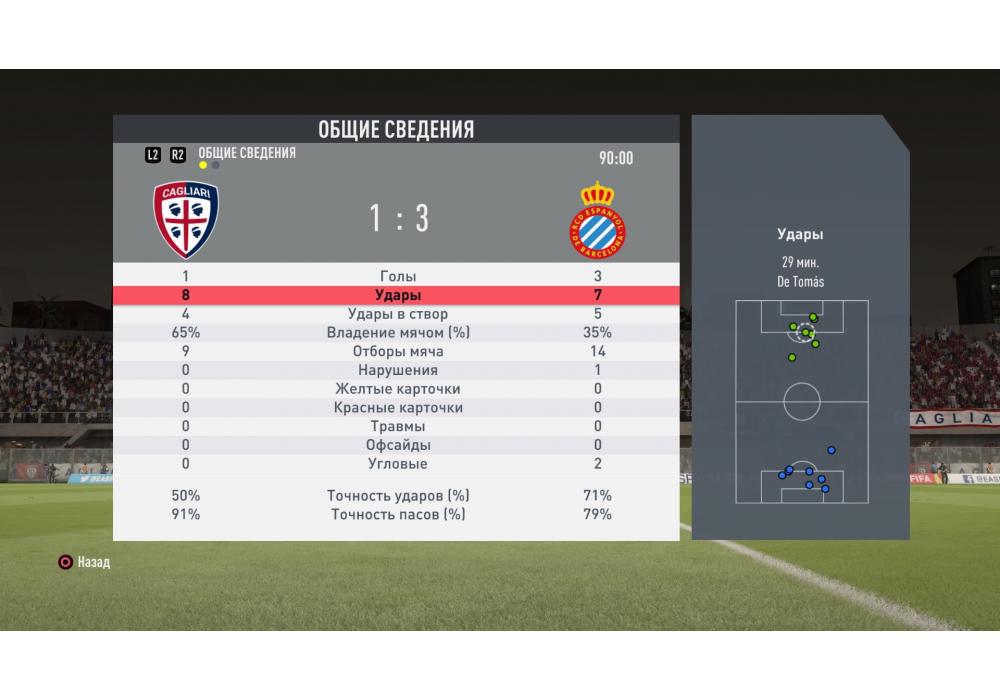Select the Голы stats row

(x=398, y=276)
